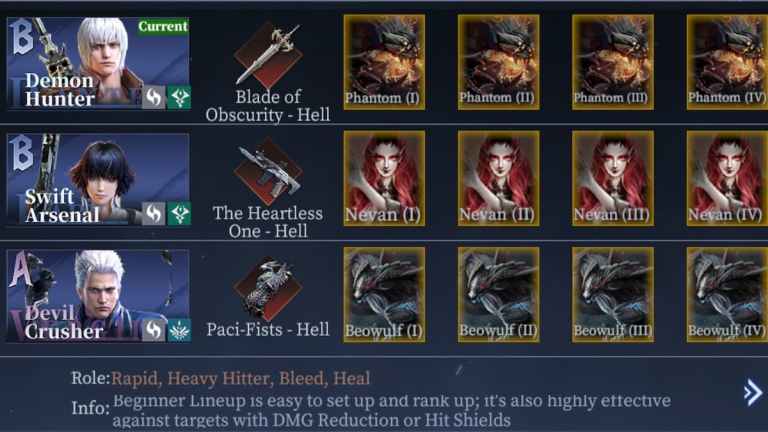Select the Phantom (I) card
This screenshot has width=768, height=432.
click(x=384, y=62)
